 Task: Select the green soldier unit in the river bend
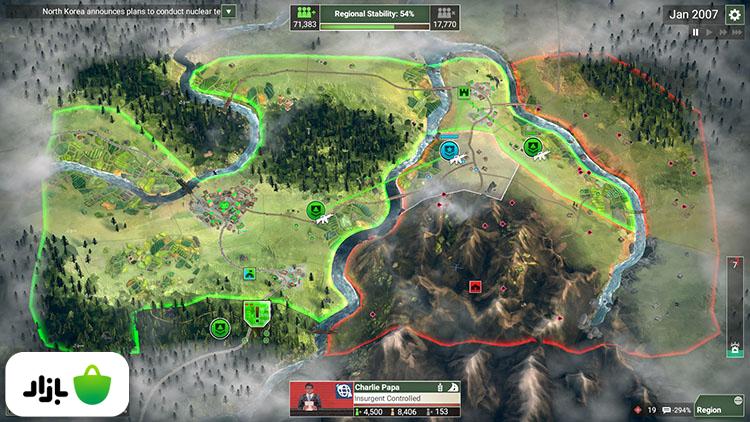point(318,211)
